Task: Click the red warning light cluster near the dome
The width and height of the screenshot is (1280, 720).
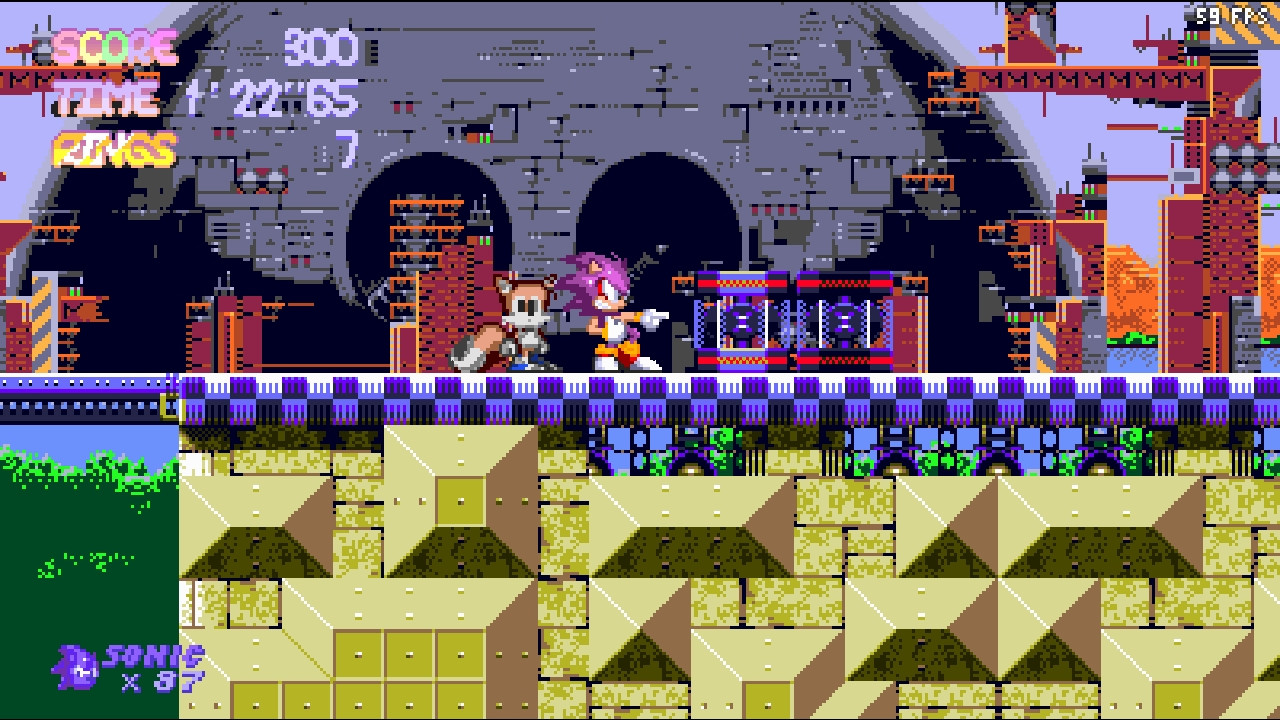Action: coord(260,182)
